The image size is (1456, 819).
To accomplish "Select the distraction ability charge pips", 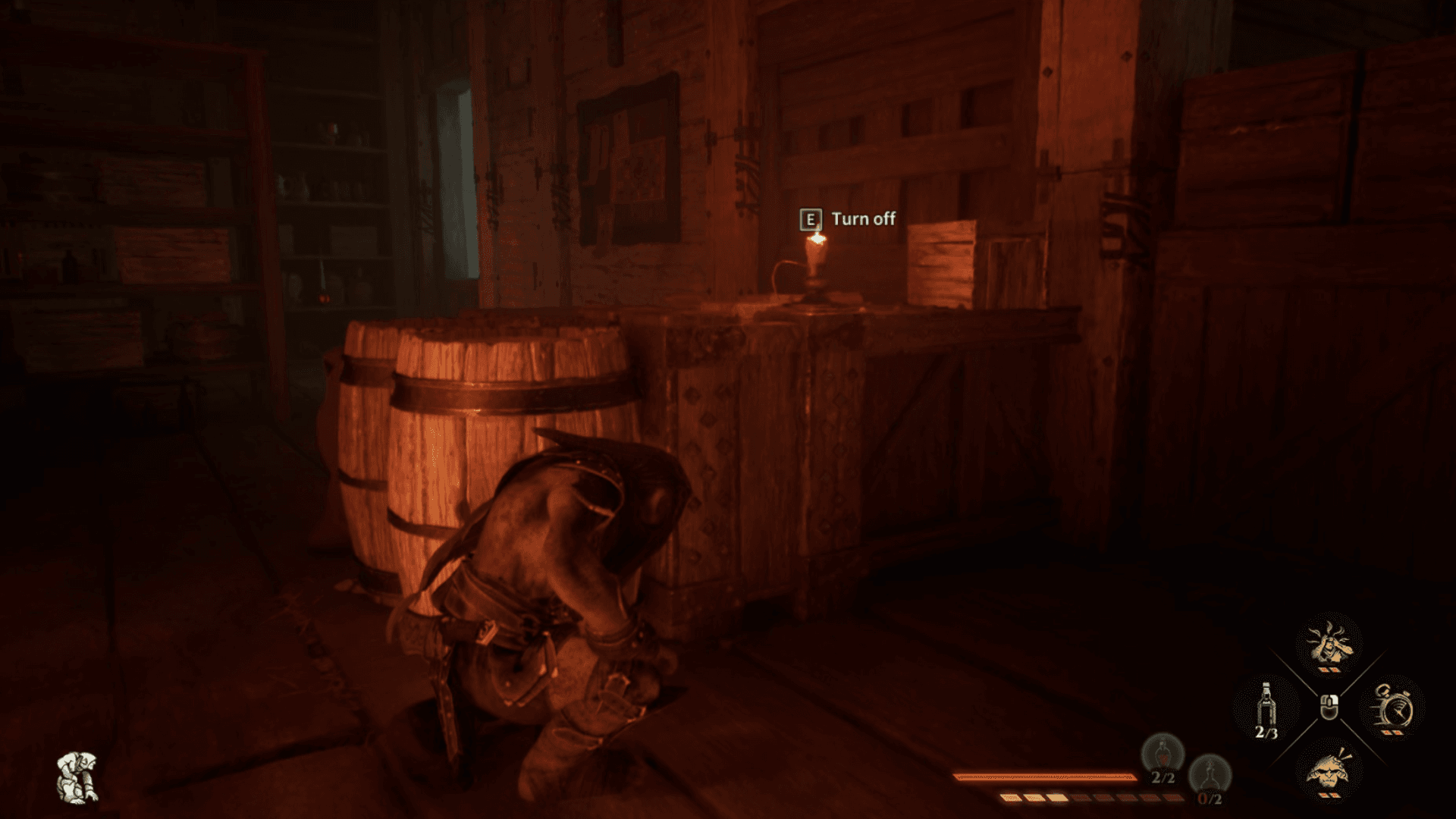I will (1329, 670).
